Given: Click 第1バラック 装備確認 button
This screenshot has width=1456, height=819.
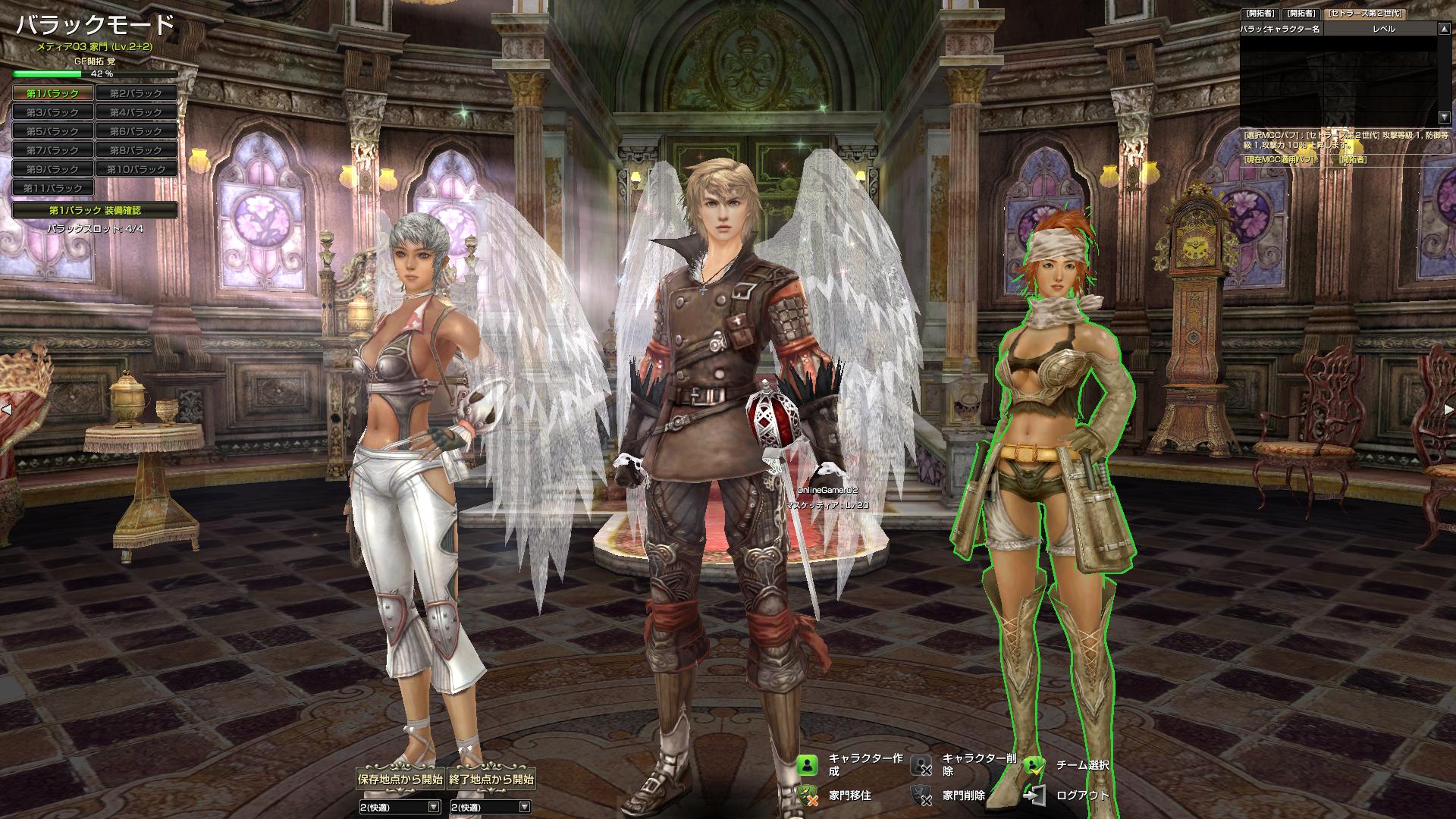Looking at the screenshot, I should (x=95, y=210).
